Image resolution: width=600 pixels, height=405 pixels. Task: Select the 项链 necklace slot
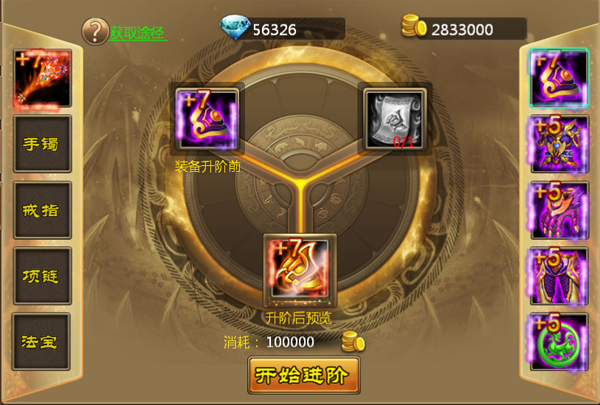coord(41,275)
